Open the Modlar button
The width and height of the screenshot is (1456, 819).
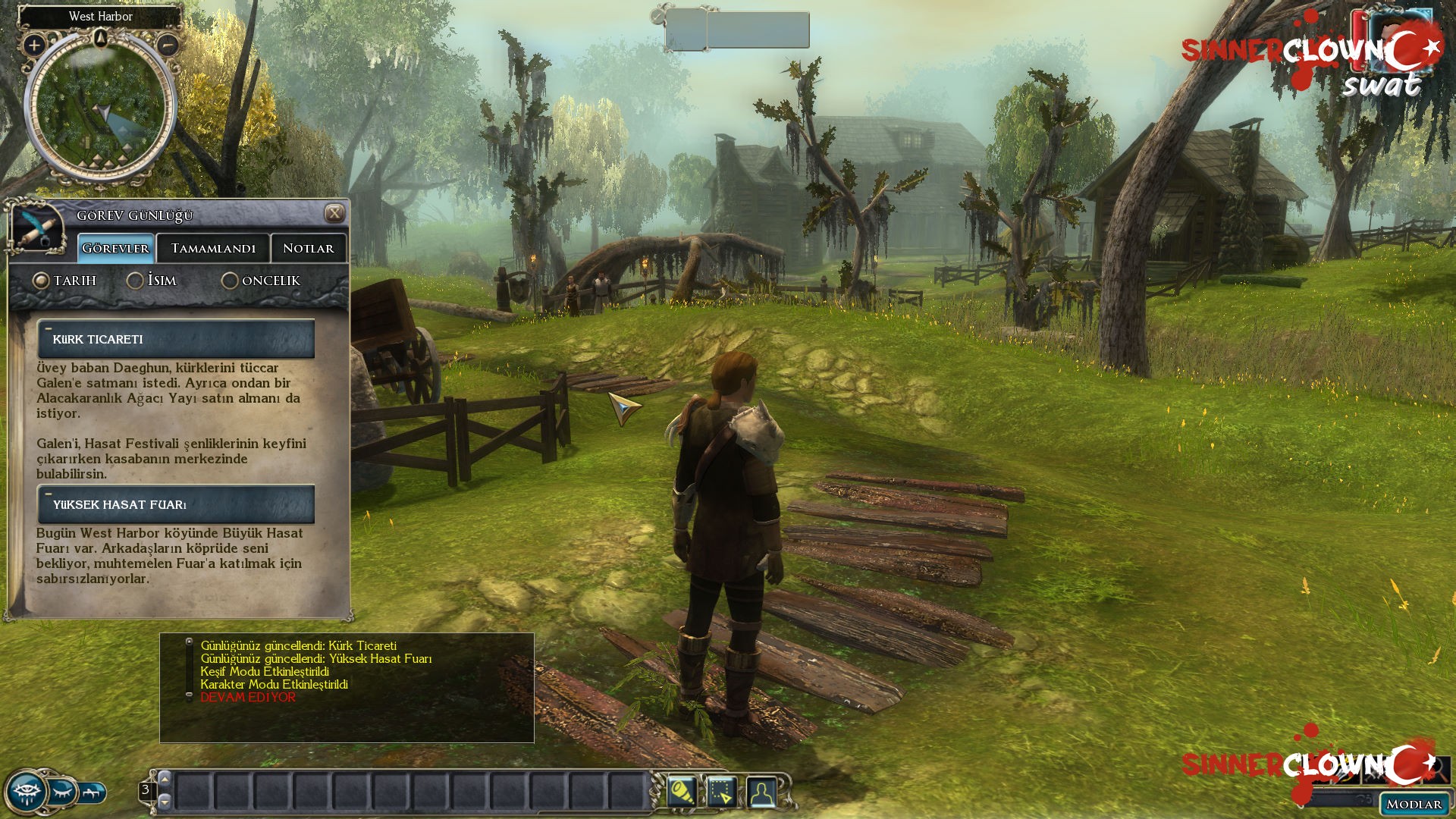click(1414, 804)
